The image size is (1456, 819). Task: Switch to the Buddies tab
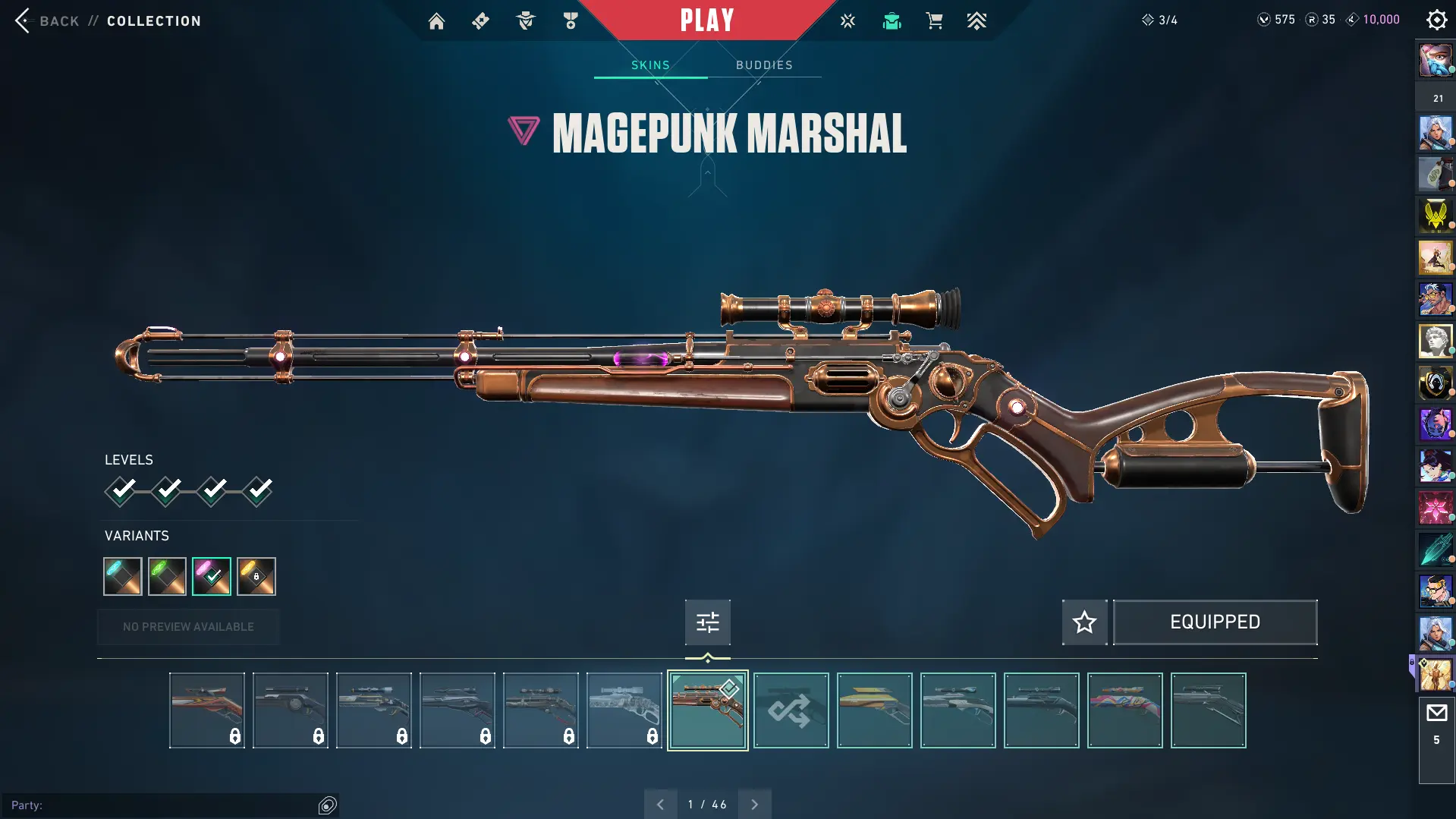pyautogui.click(x=764, y=65)
